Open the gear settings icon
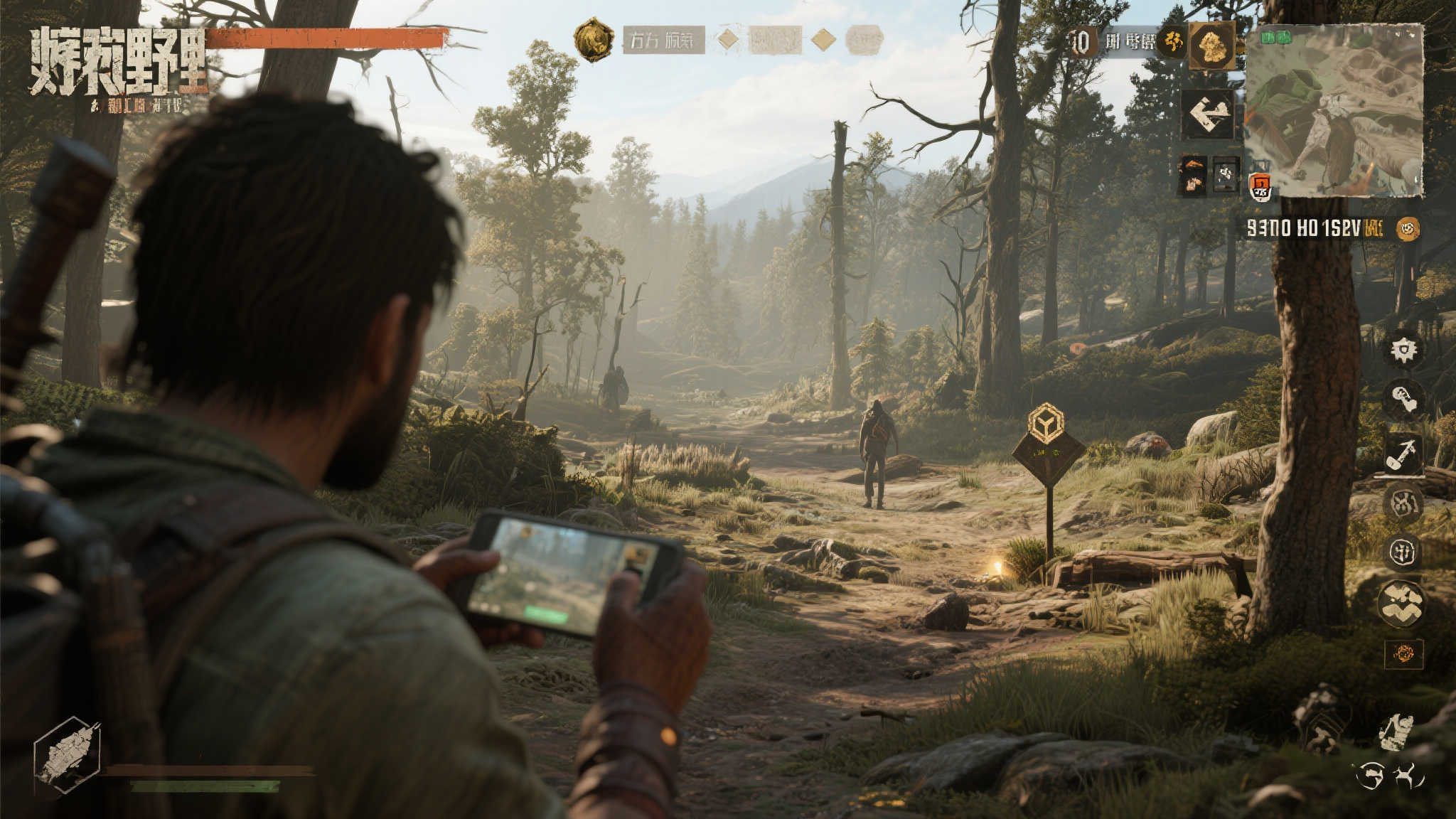This screenshot has width=1456, height=819. (x=1403, y=350)
